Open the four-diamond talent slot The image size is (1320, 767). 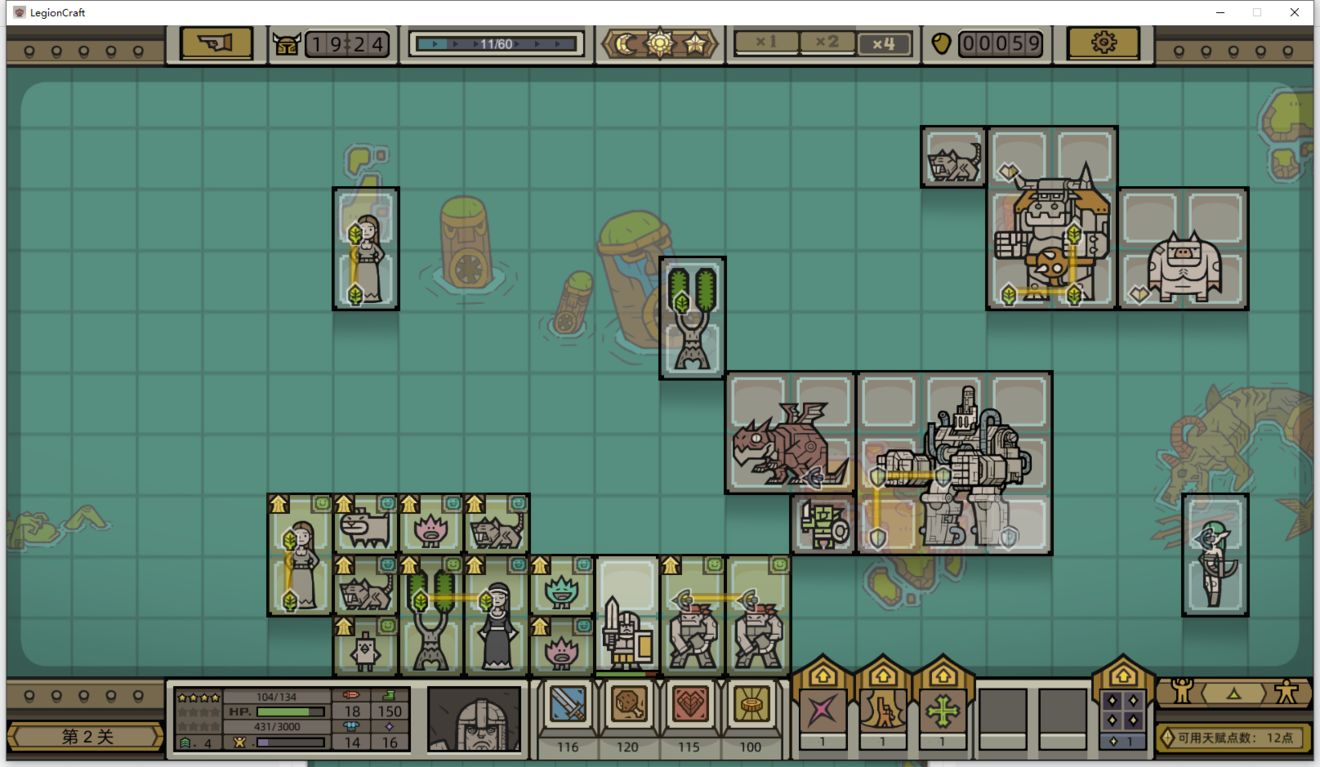[x=1122, y=712]
